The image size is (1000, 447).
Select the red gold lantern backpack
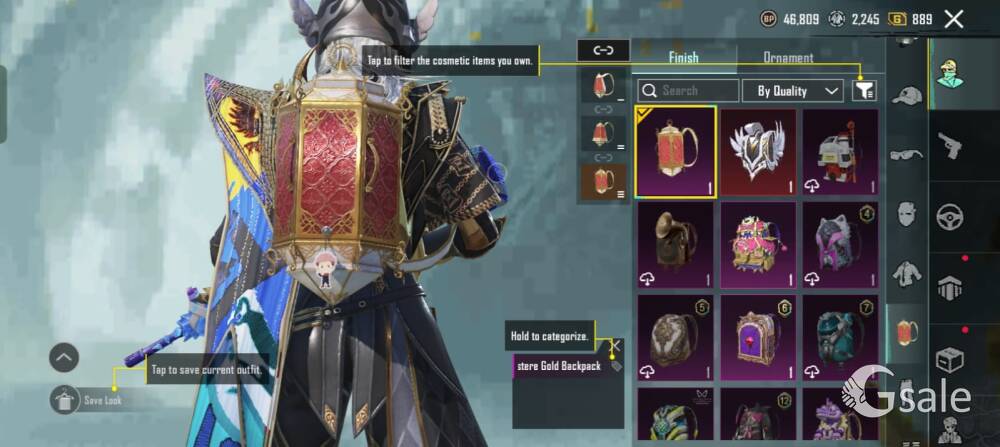[x=677, y=152]
